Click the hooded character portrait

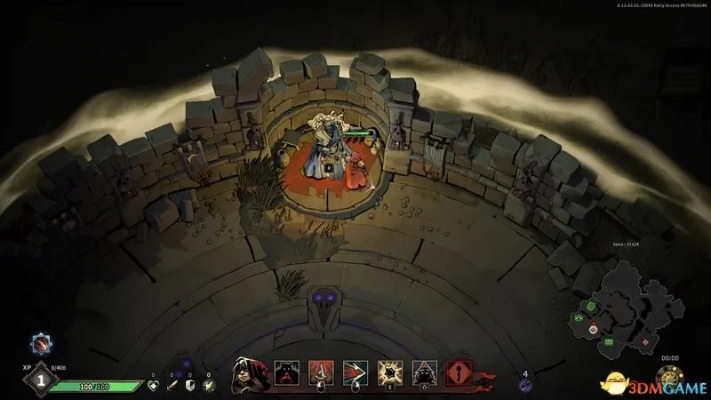tap(246, 373)
